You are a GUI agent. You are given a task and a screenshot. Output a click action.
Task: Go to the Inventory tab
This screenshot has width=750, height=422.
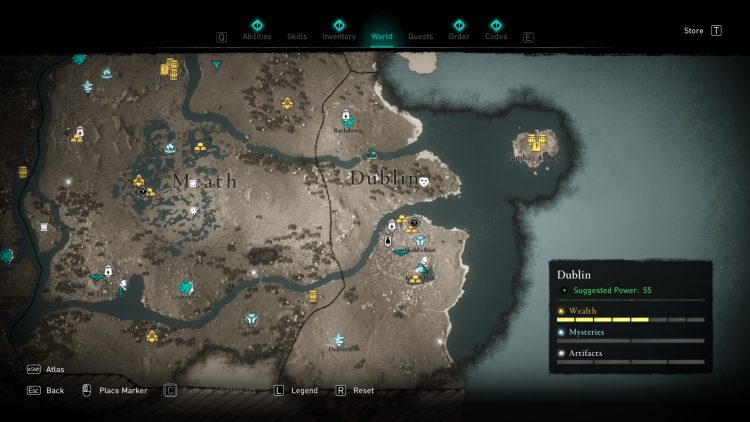[338, 36]
